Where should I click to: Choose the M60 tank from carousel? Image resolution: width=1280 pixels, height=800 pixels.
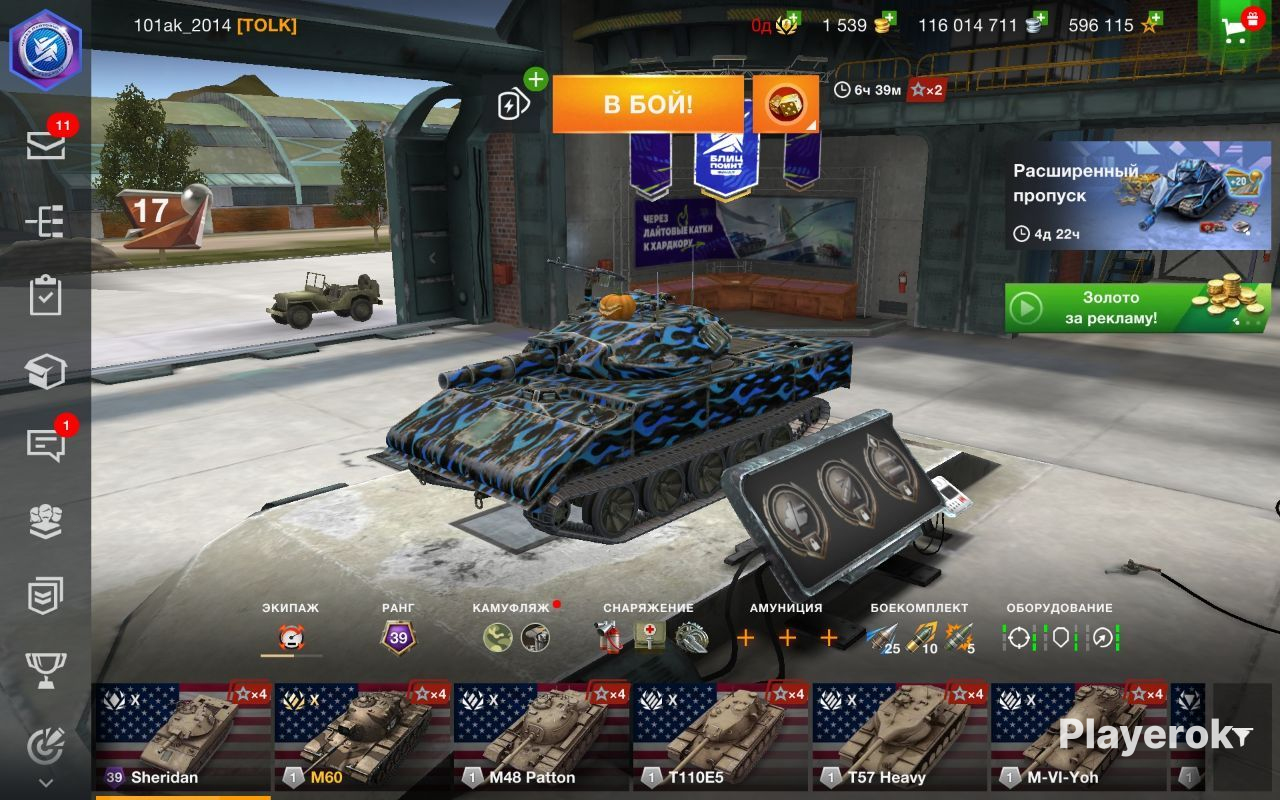[362, 735]
